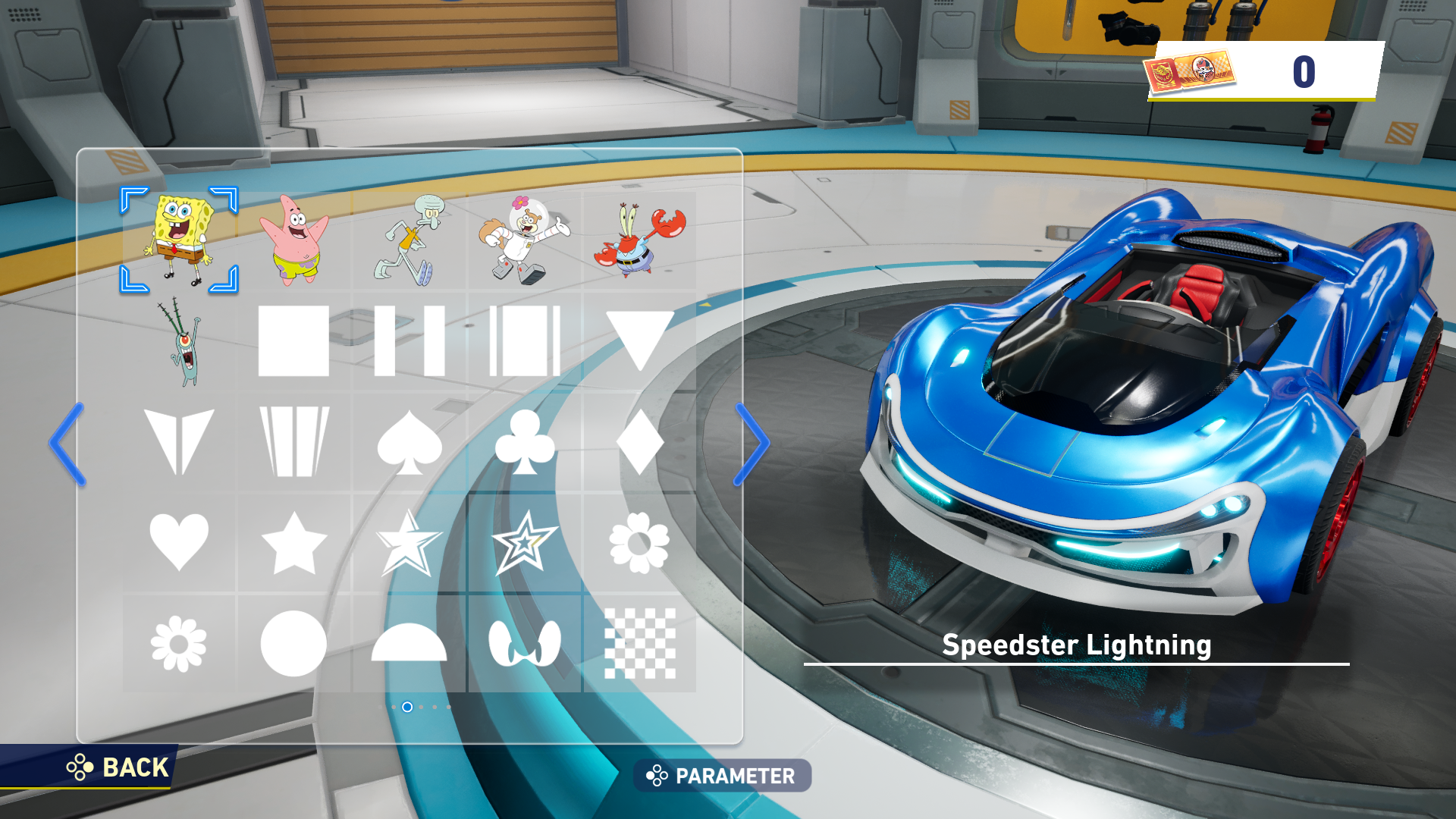Choose the diamond suit decal

click(639, 443)
